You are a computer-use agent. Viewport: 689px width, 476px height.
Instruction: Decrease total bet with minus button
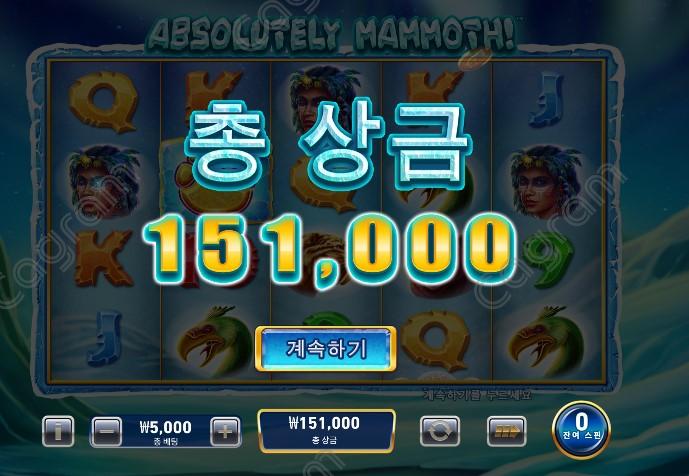tap(106, 431)
